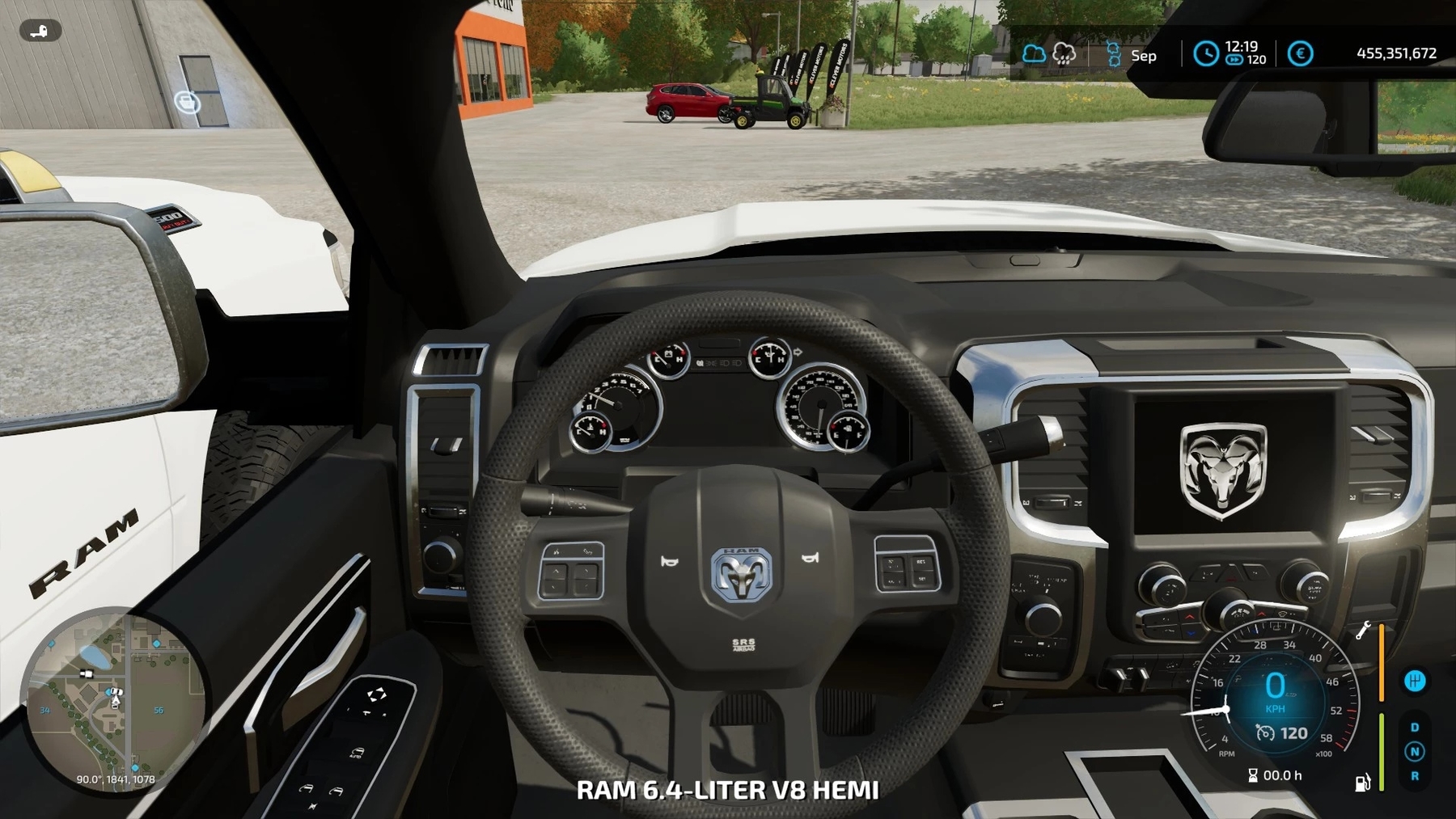Image resolution: width=1456 pixels, height=819 pixels.
Task: Select the R reverse gear indicator
Action: (x=1415, y=776)
